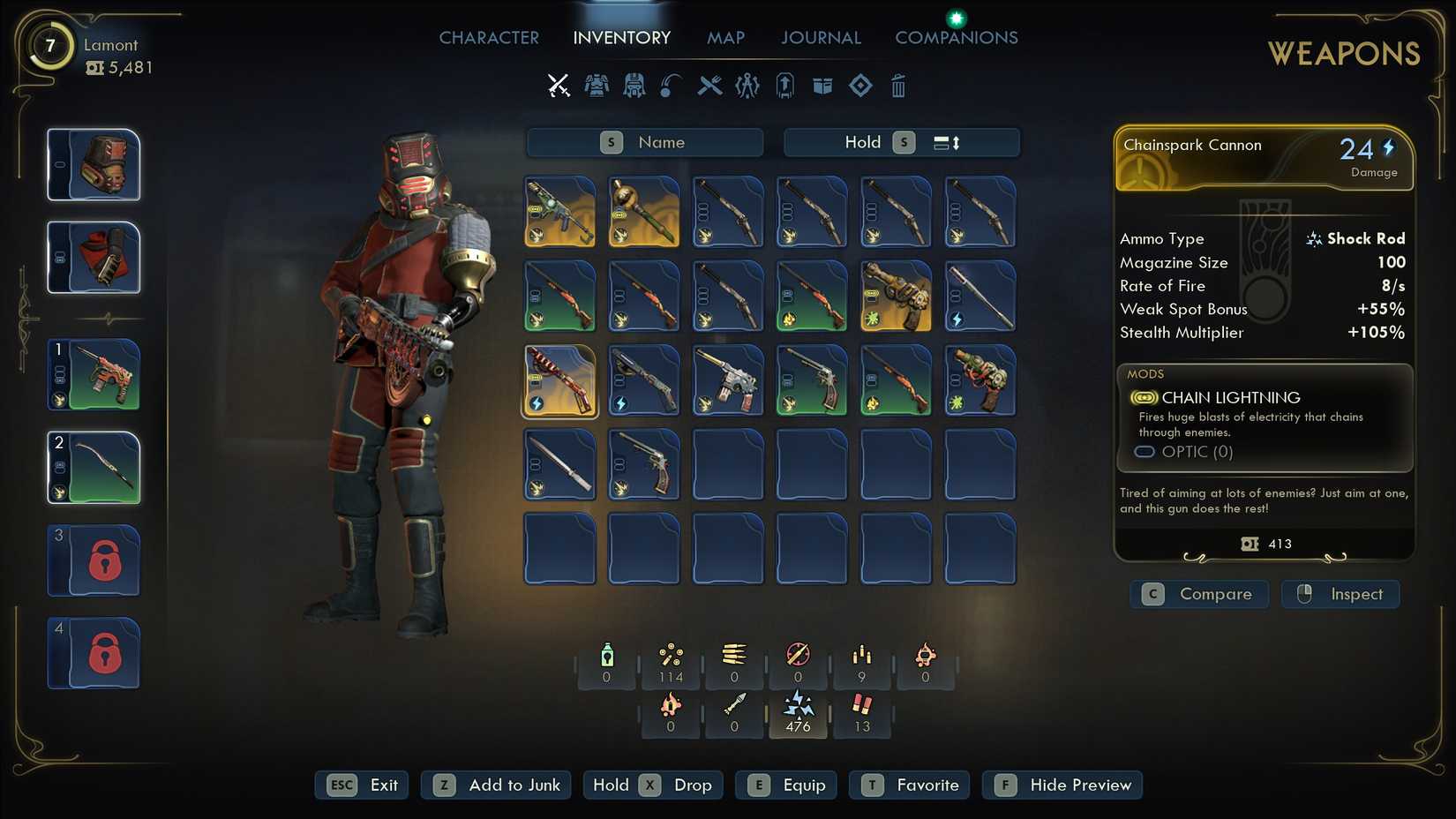
Task: Open the Map tab
Action: (x=725, y=38)
